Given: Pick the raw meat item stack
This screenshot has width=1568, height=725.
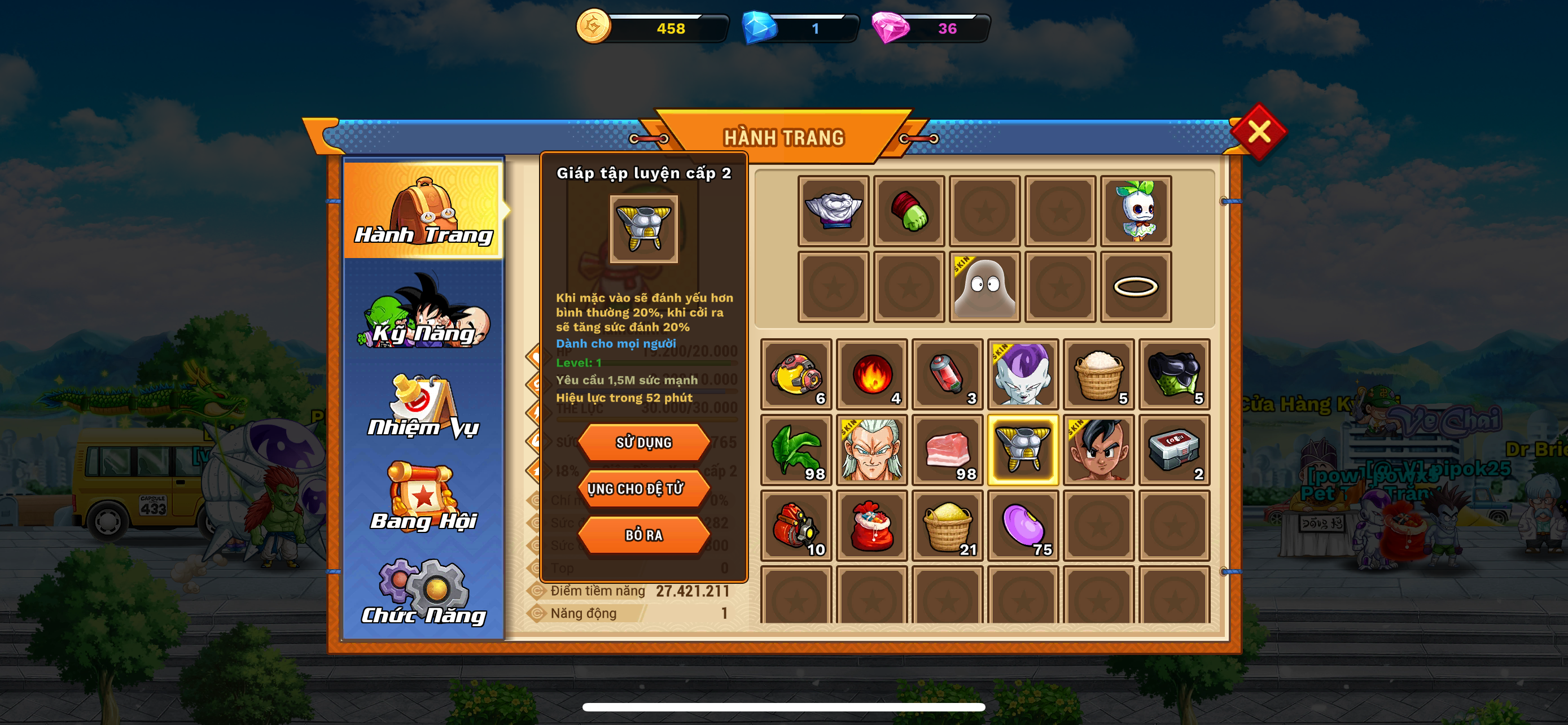Looking at the screenshot, I should pos(947,450).
